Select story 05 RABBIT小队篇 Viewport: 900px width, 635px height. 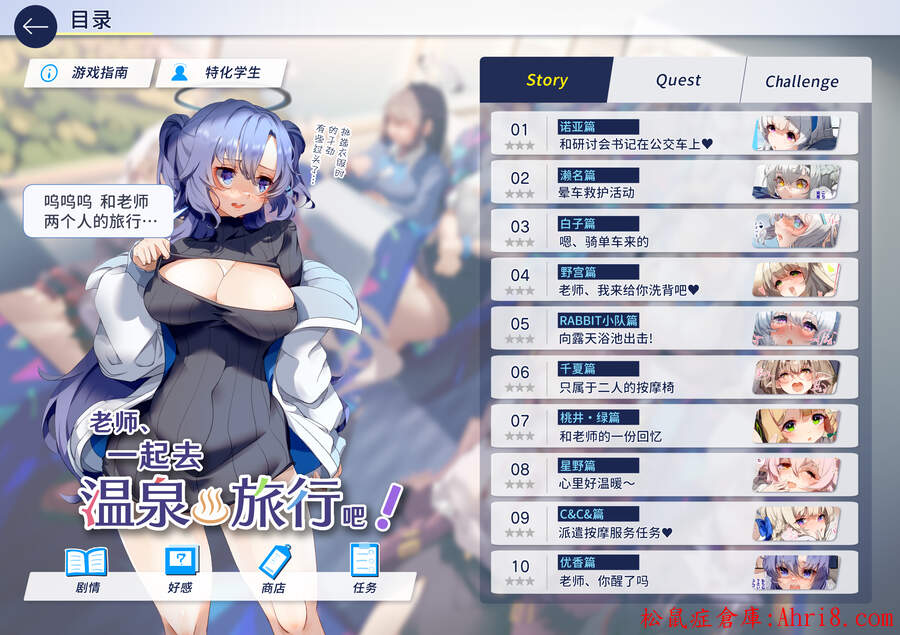[x=674, y=330]
